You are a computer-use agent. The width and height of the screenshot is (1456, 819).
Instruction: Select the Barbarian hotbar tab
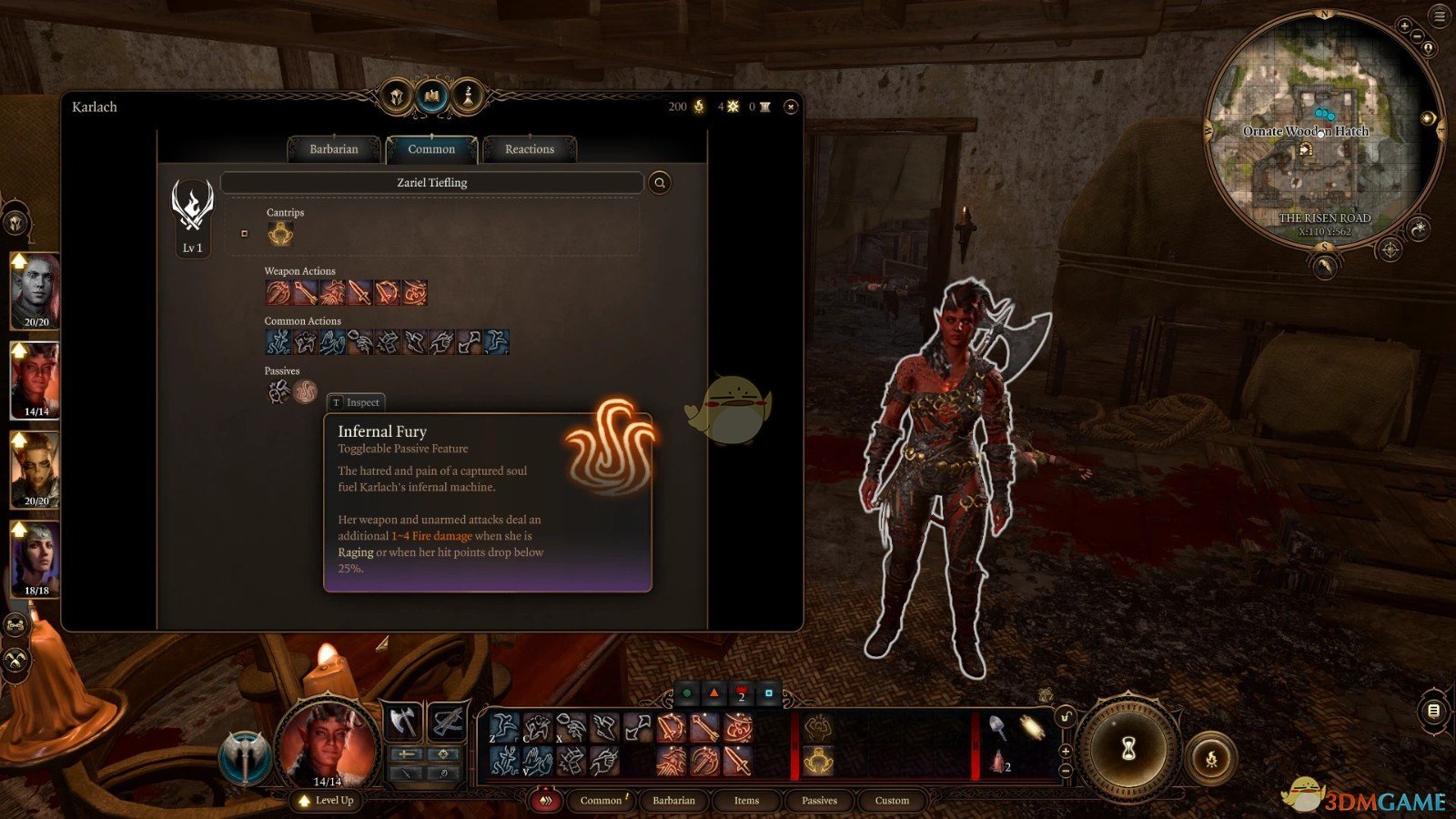(x=673, y=801)
